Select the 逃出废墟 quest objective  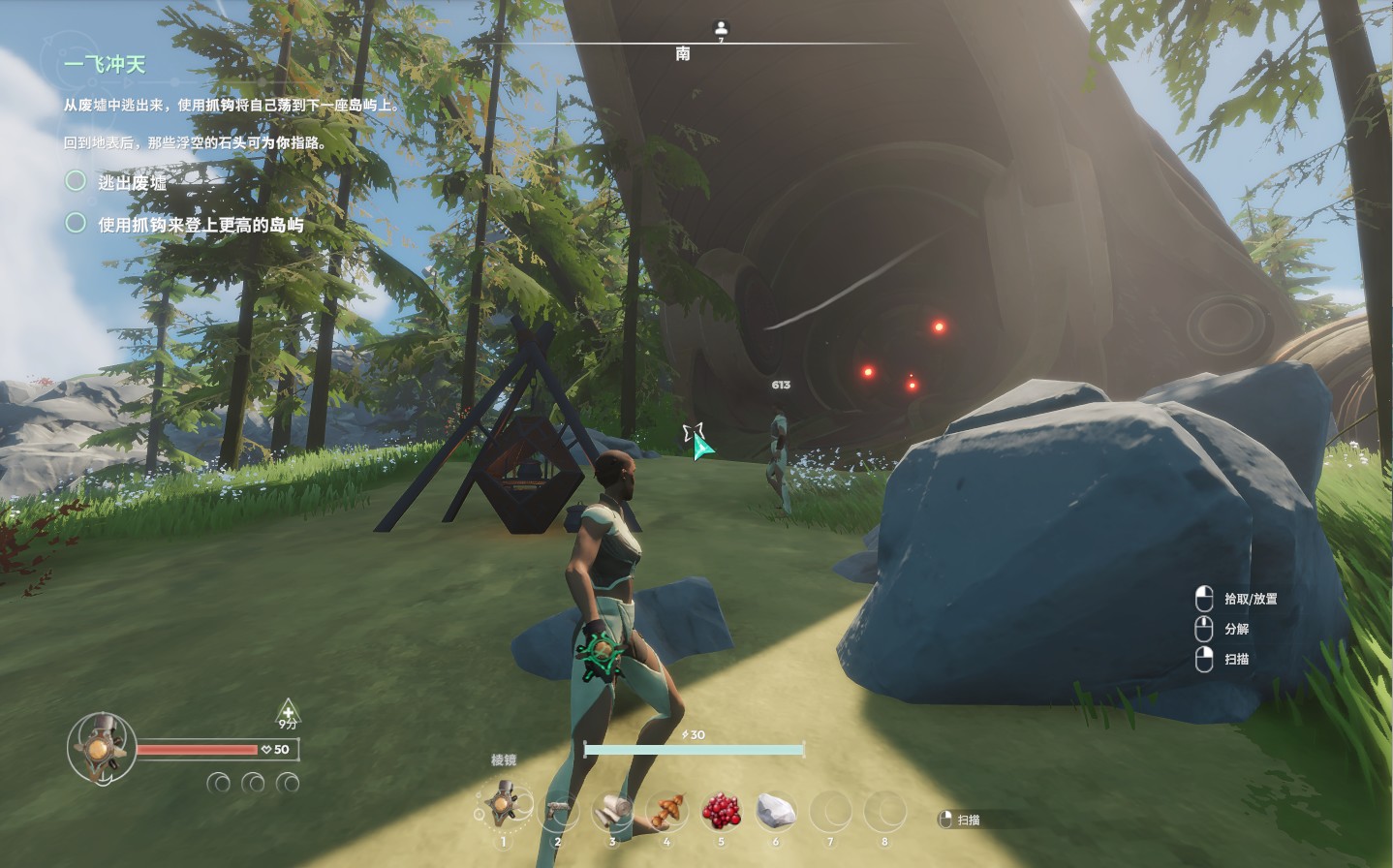[132, 181]
